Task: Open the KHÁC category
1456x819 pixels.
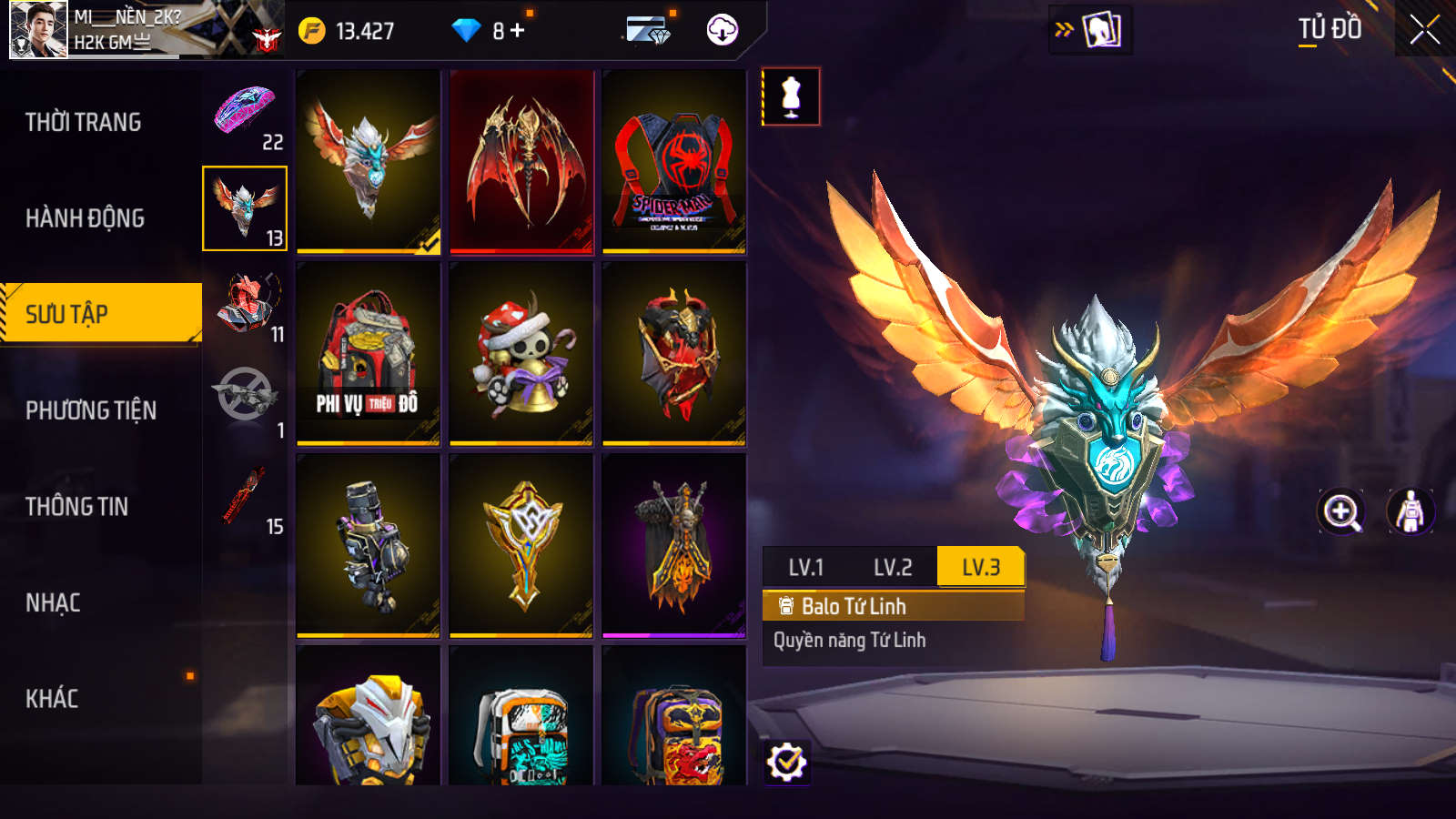Action: 52,699
